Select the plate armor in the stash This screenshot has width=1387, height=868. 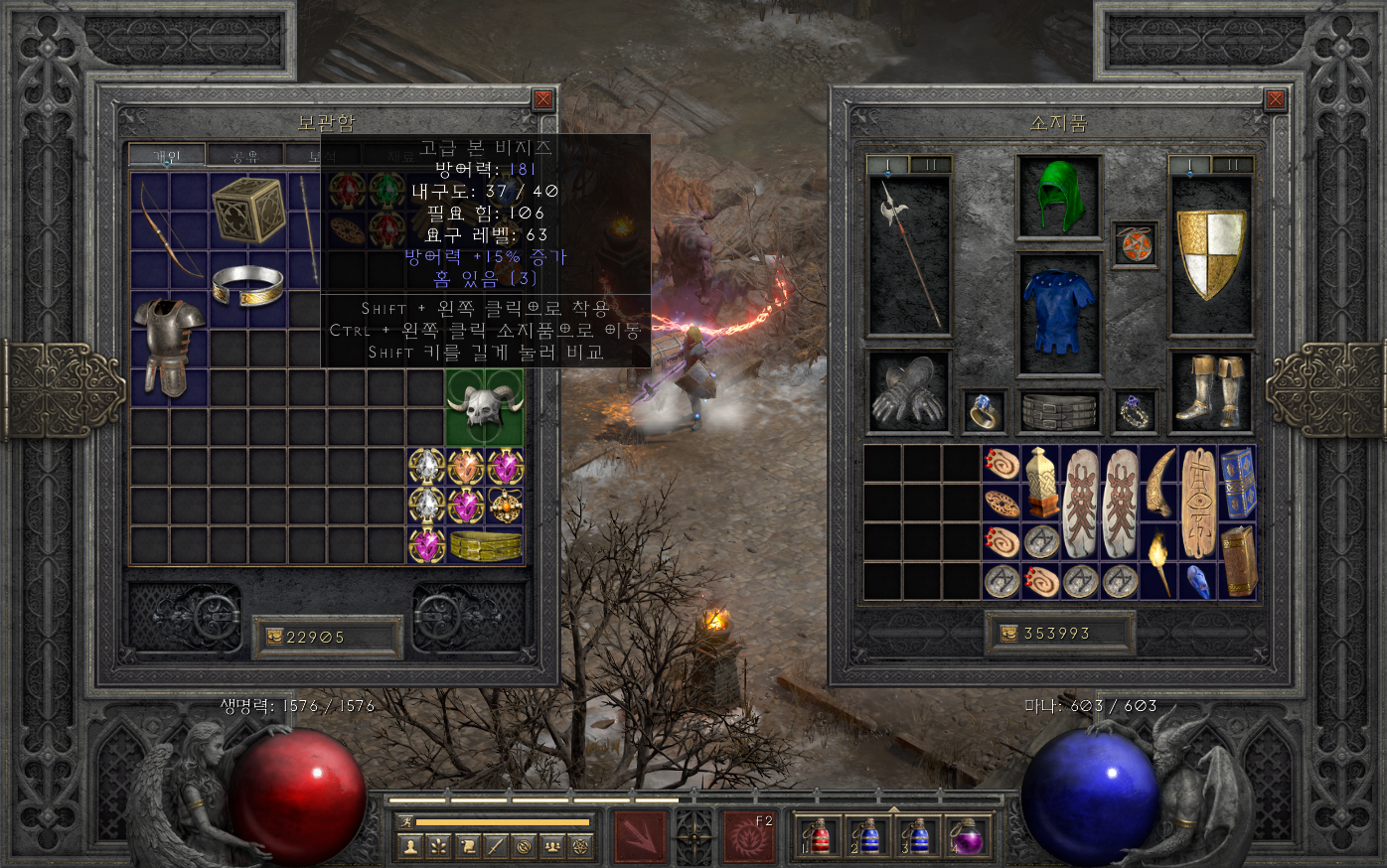tap(169, 345)
